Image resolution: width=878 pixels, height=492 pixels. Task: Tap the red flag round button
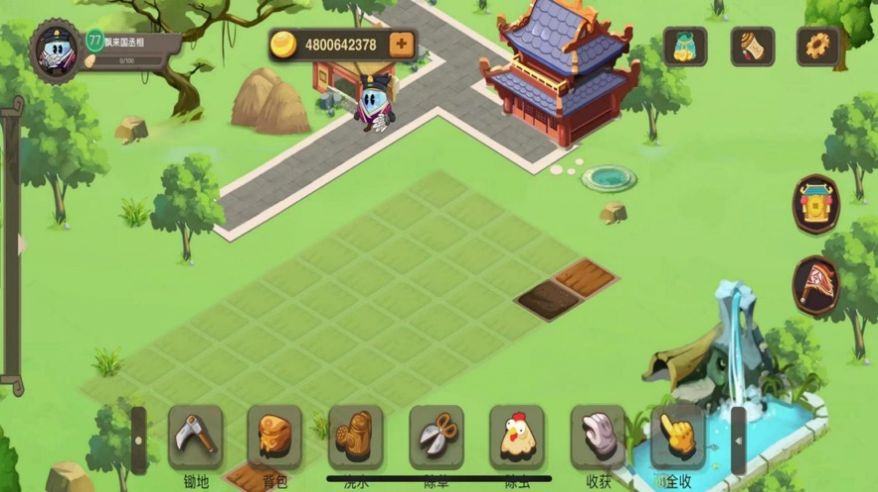pos(816,285)
